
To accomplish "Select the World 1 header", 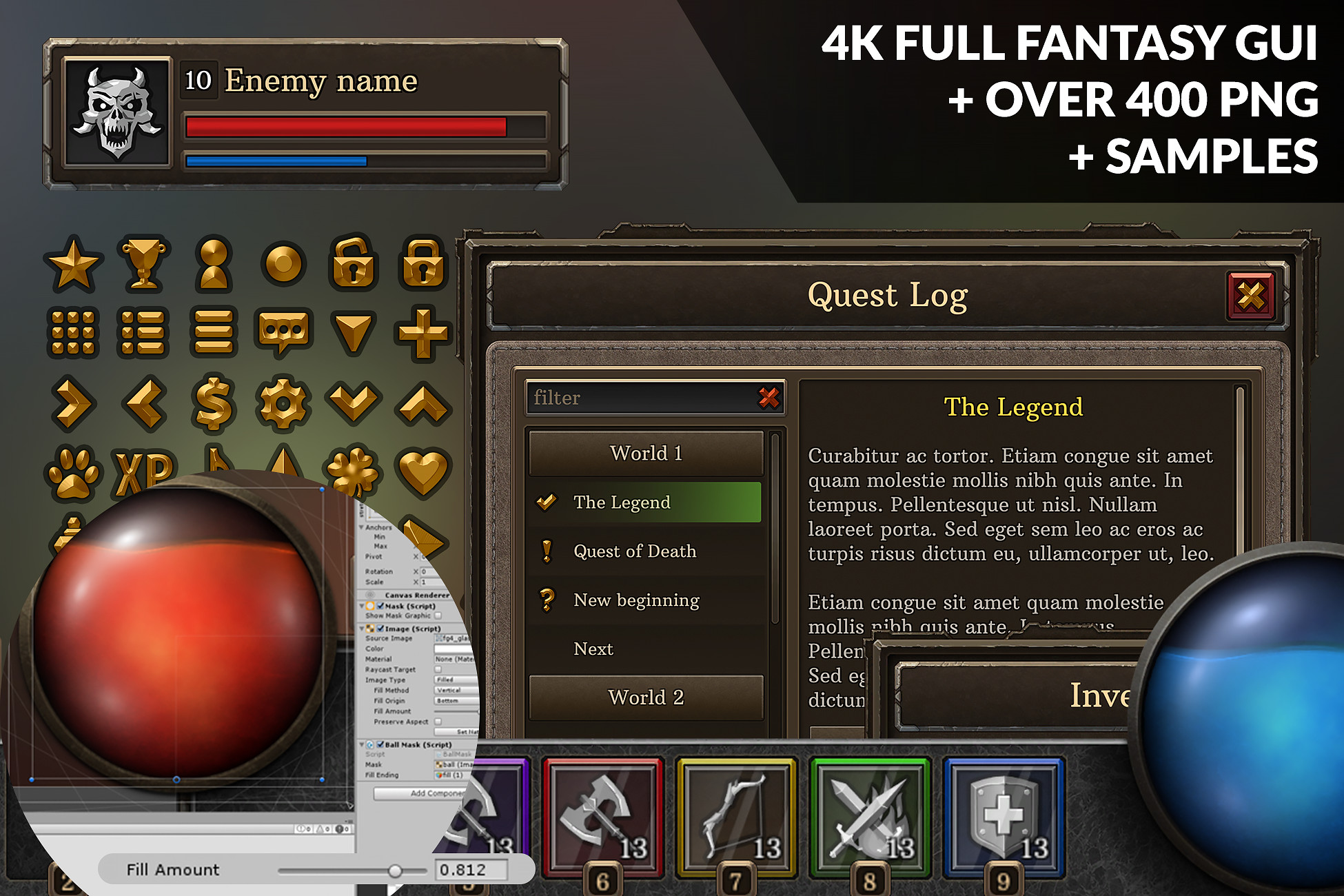I will point(646,454).
